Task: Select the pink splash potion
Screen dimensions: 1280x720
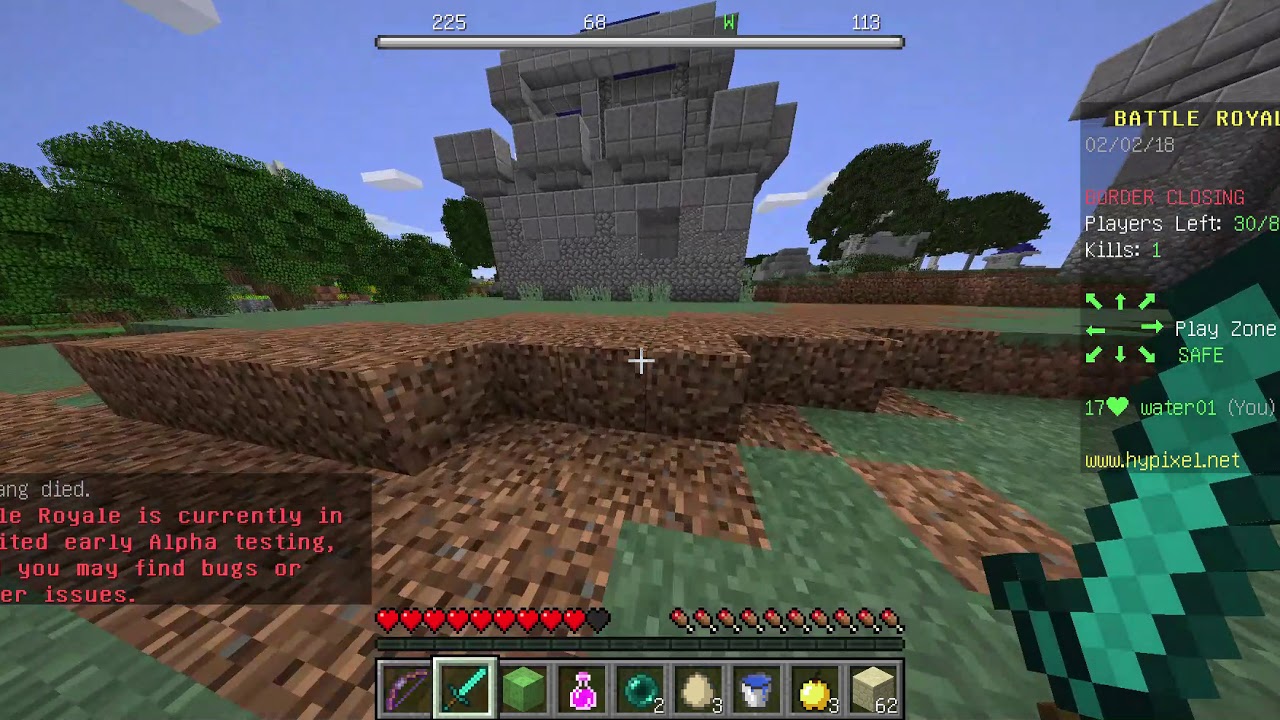Action: (x=583, y=686)
